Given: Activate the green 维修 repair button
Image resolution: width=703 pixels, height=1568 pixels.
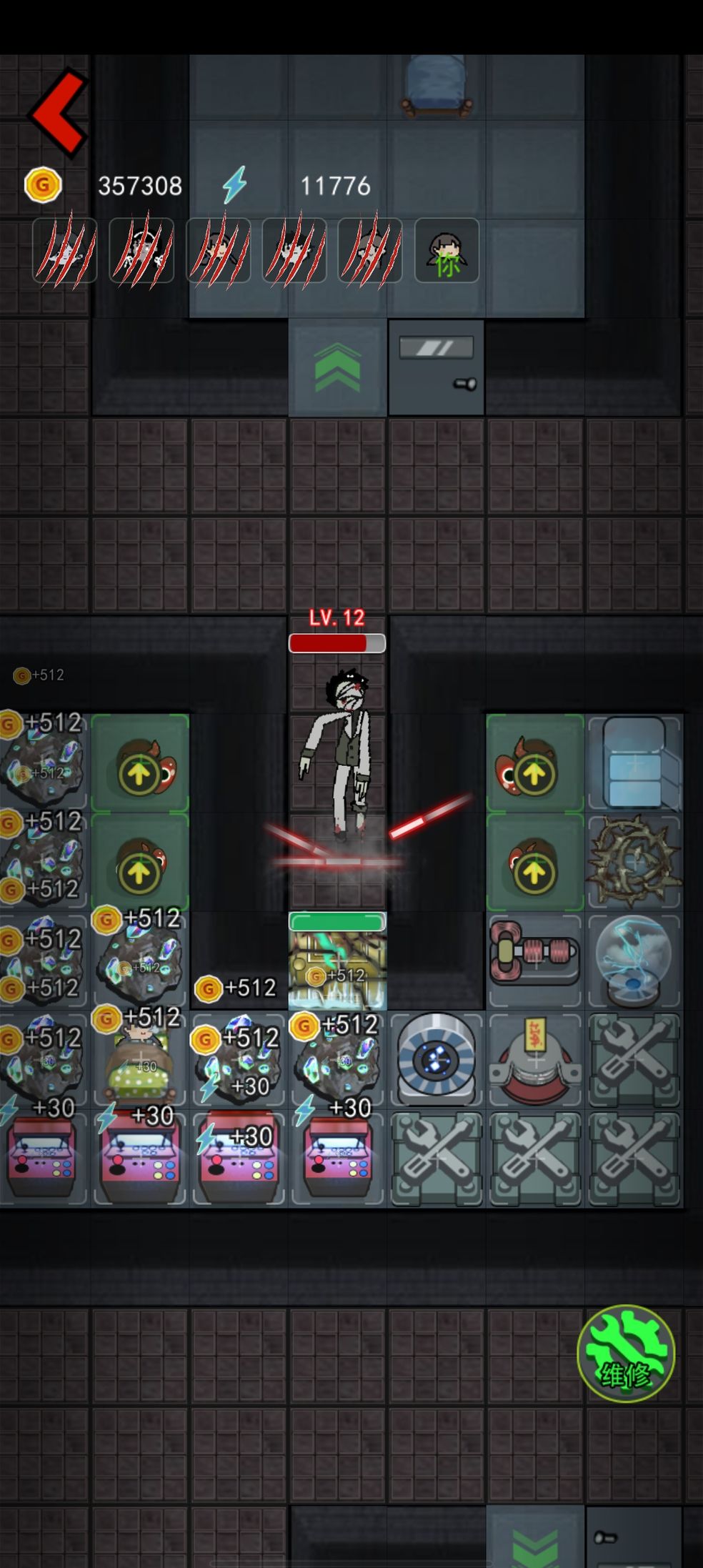Looking at the screenshot, I should pos(625,1353).
